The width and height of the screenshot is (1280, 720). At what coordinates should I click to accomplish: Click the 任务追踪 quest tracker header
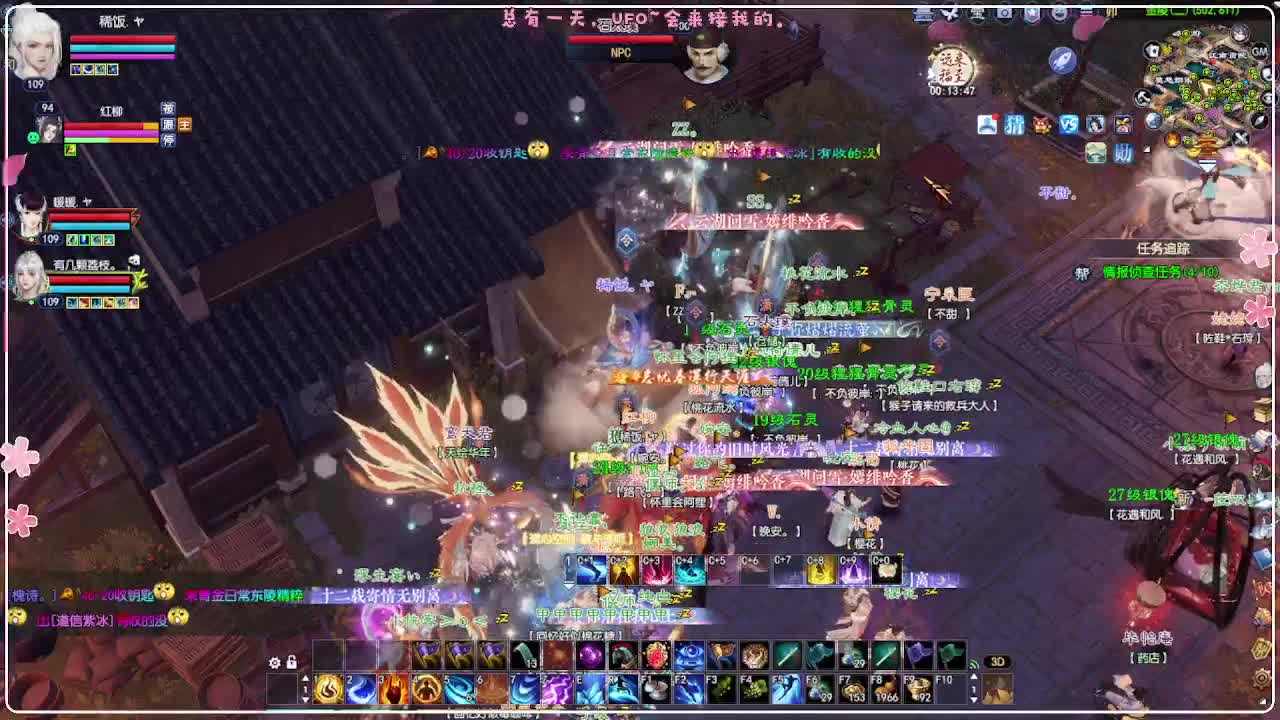pyautogui.click(x=1162, y=246)
